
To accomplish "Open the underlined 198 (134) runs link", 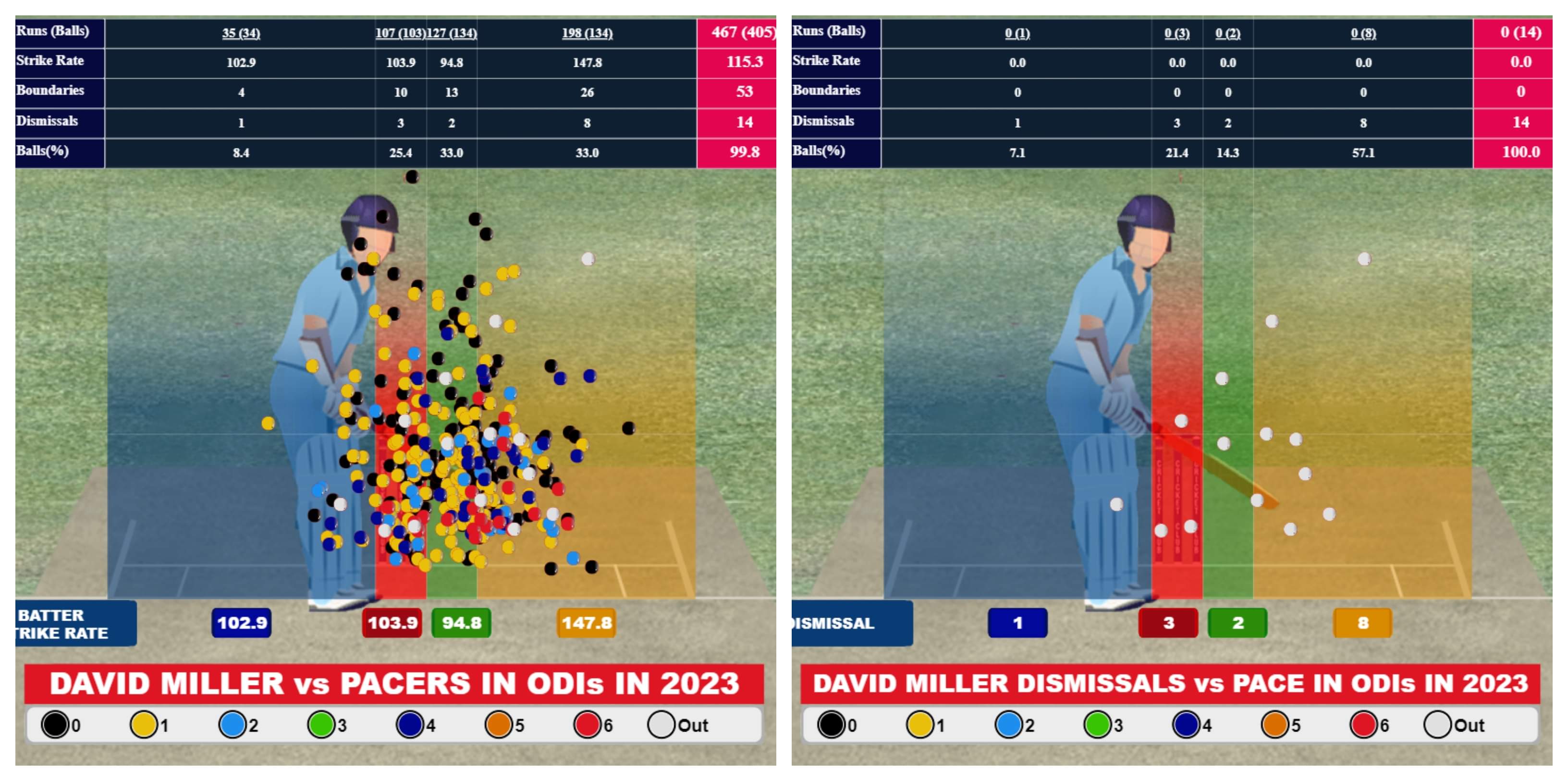I will pos(587,33).
